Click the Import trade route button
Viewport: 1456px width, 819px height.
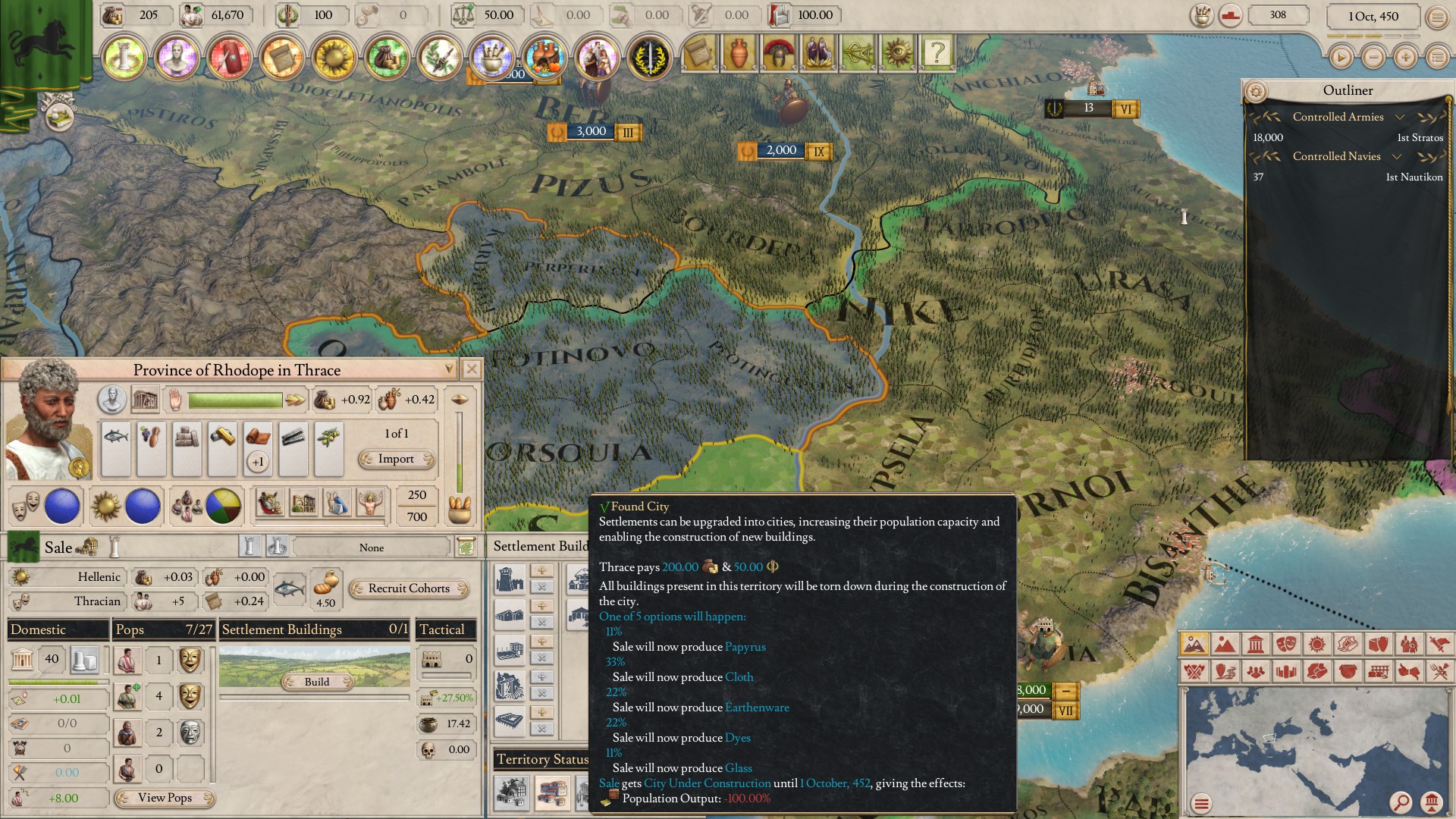click(x=397, y=459)
